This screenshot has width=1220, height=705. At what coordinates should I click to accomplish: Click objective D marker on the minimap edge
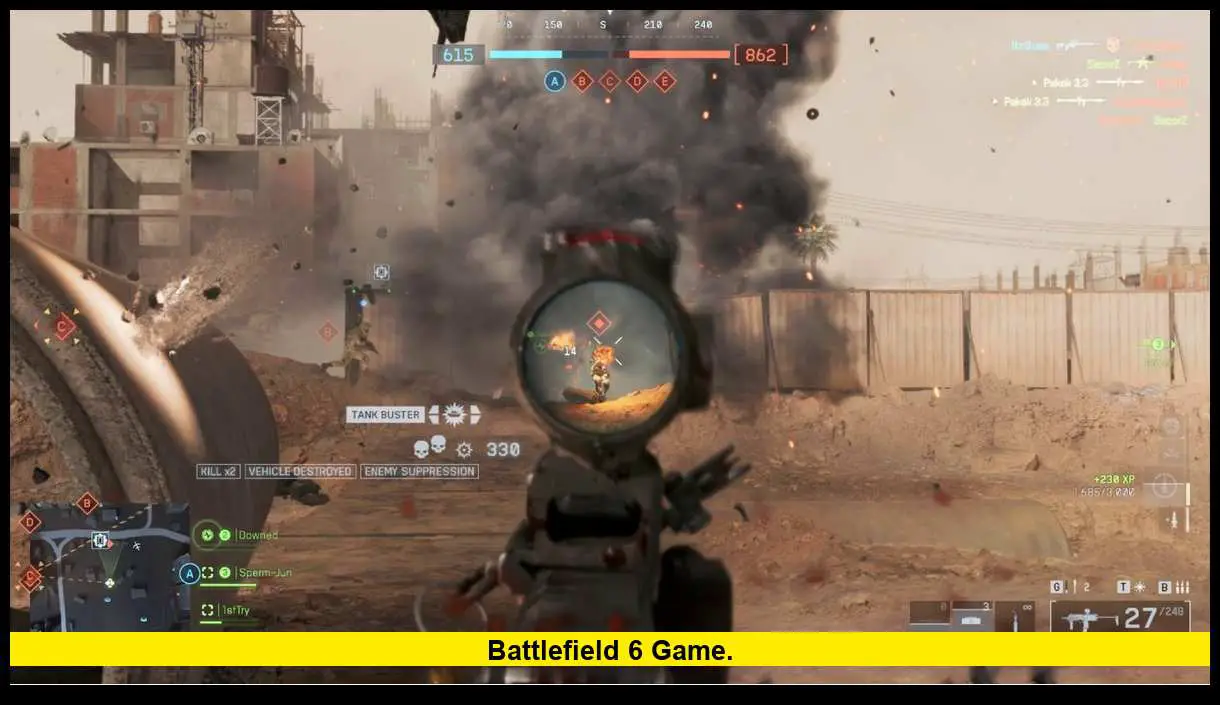[30, 521]
